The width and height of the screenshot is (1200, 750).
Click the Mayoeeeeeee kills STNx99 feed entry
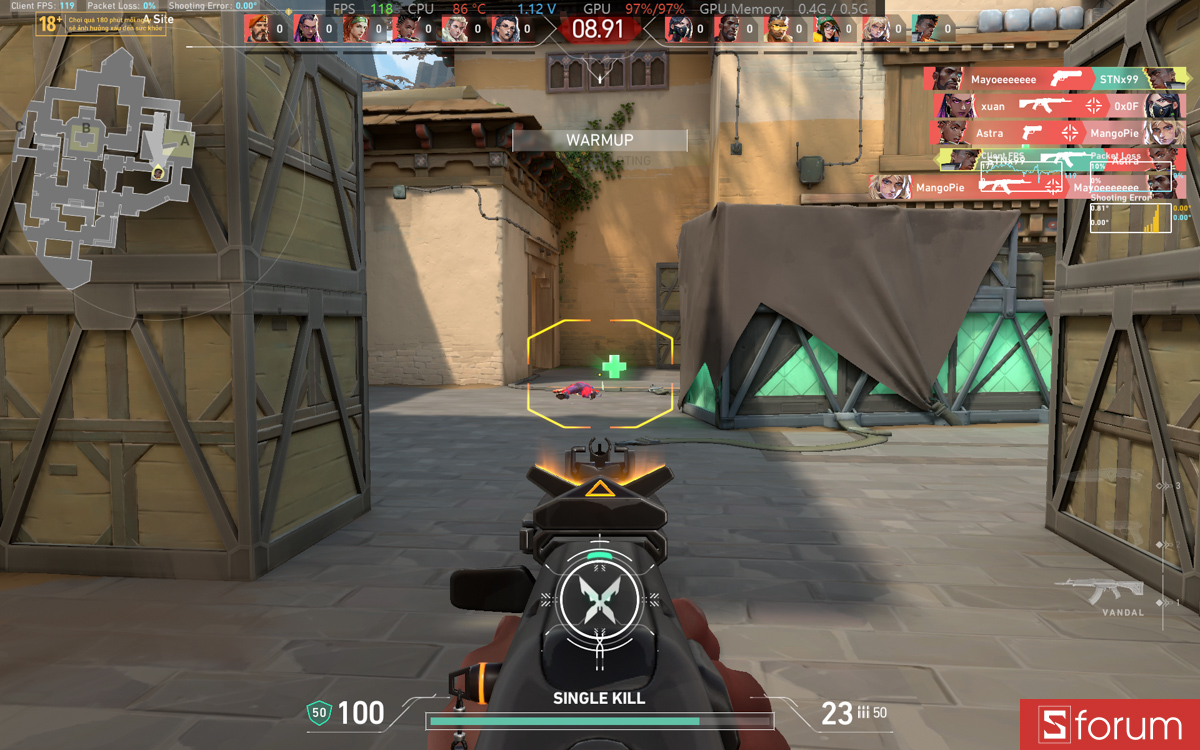coord(1053,79)
